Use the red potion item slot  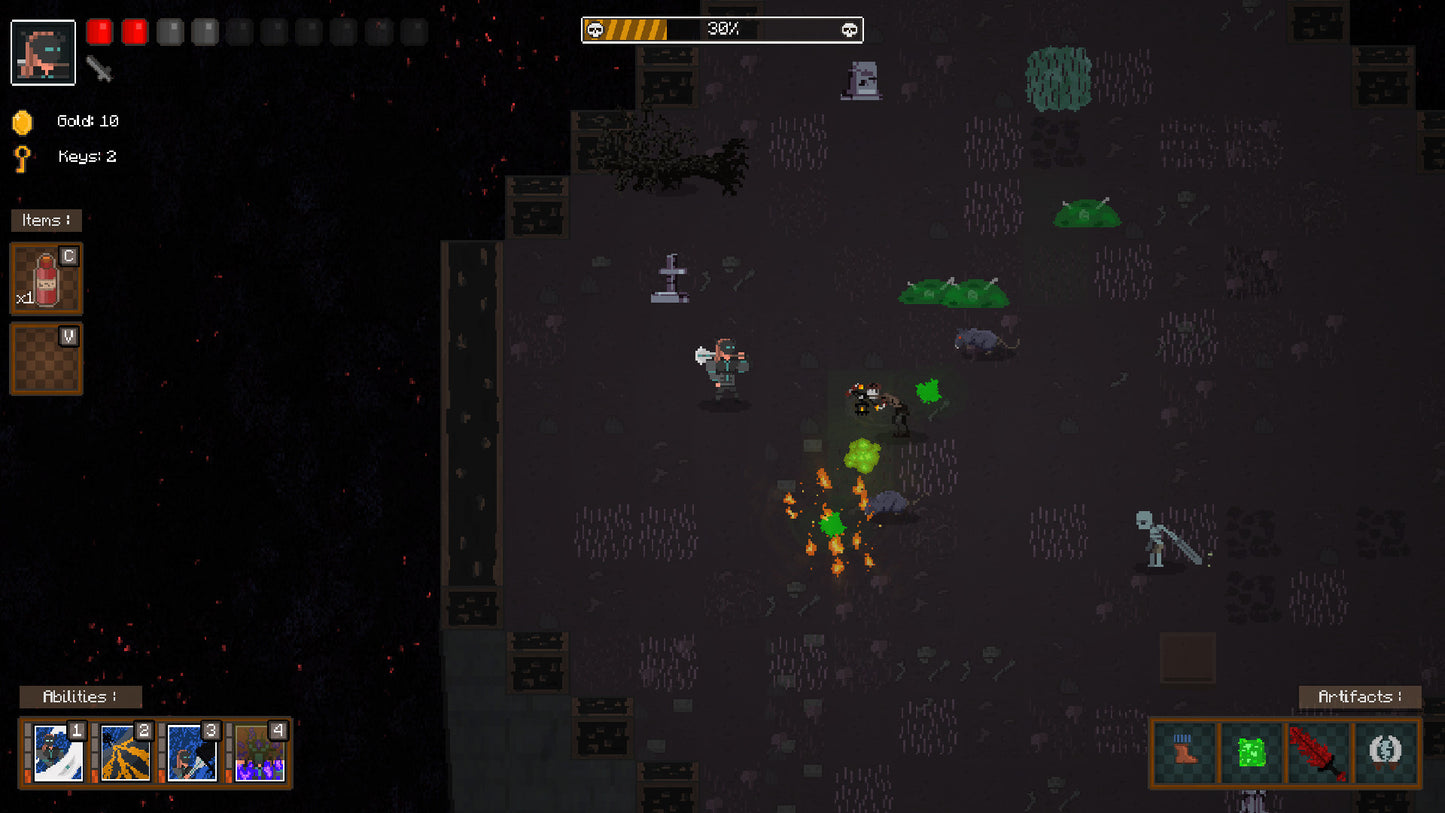point(46,278)
